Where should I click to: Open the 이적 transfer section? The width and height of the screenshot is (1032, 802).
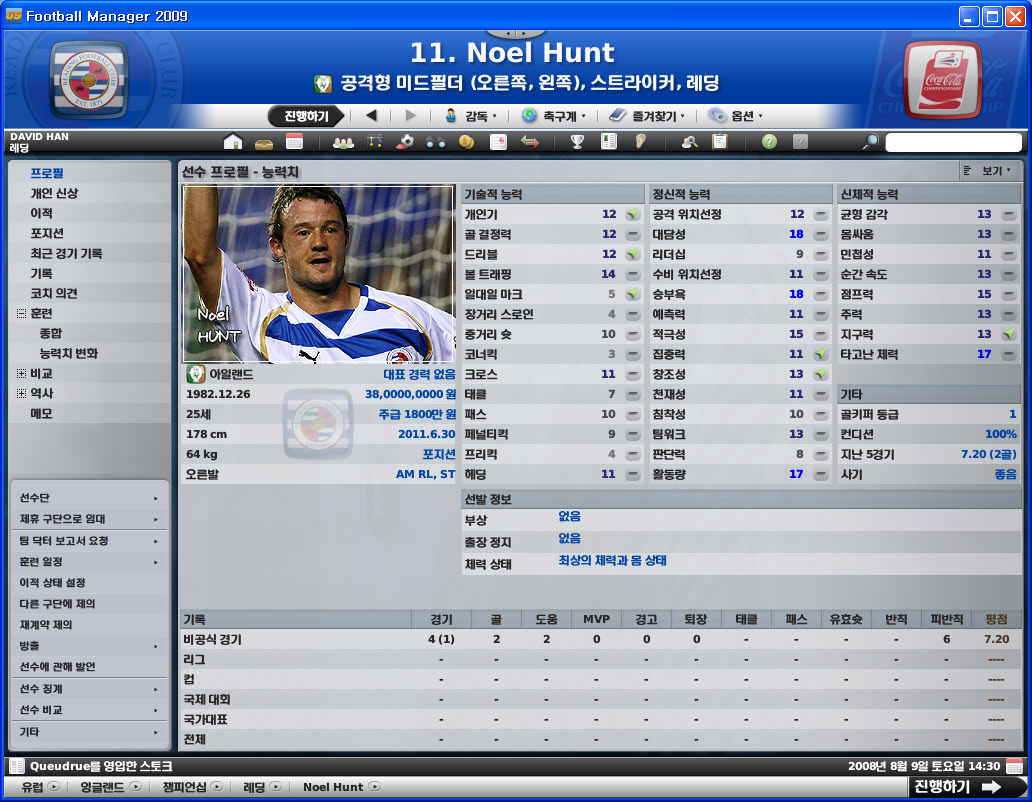coord(41,213)
